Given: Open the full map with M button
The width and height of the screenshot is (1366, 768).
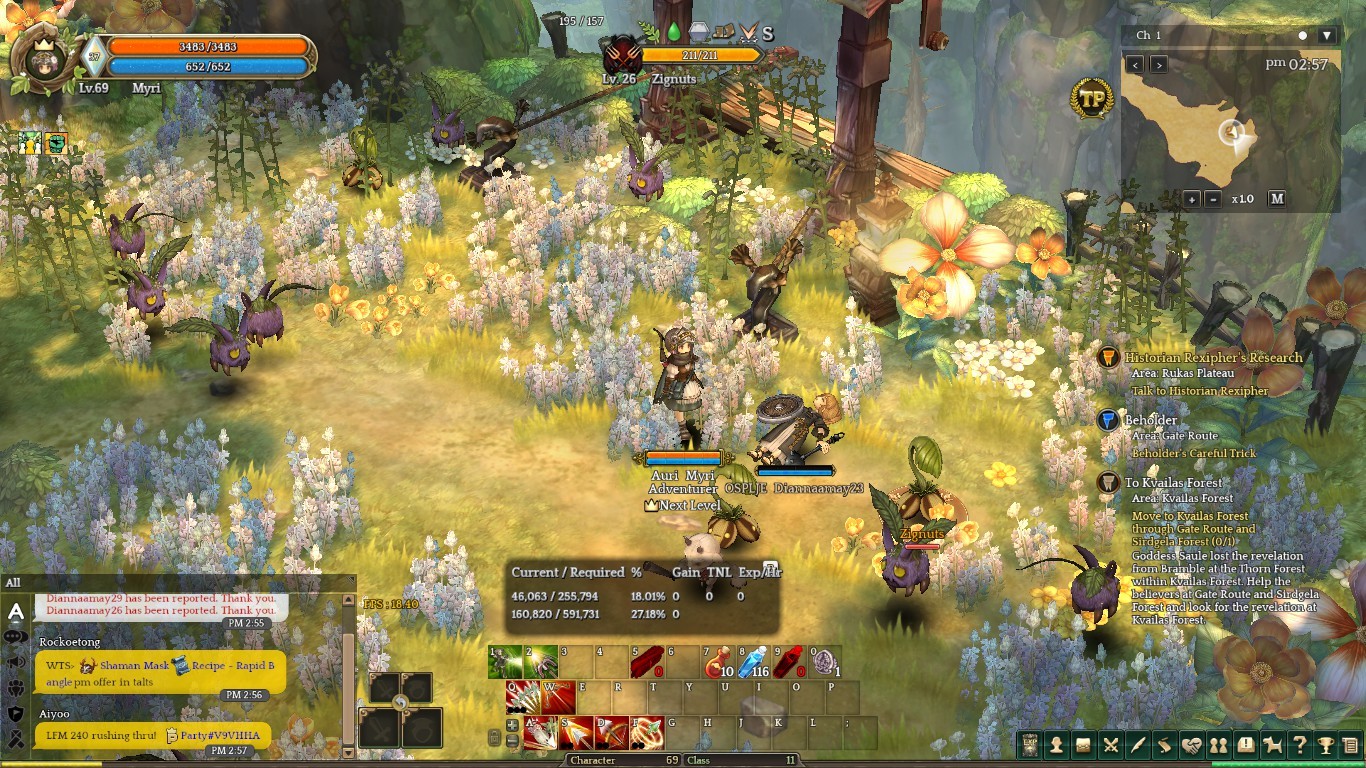Looking at the screenshot, I should (x=1277, y=199).
